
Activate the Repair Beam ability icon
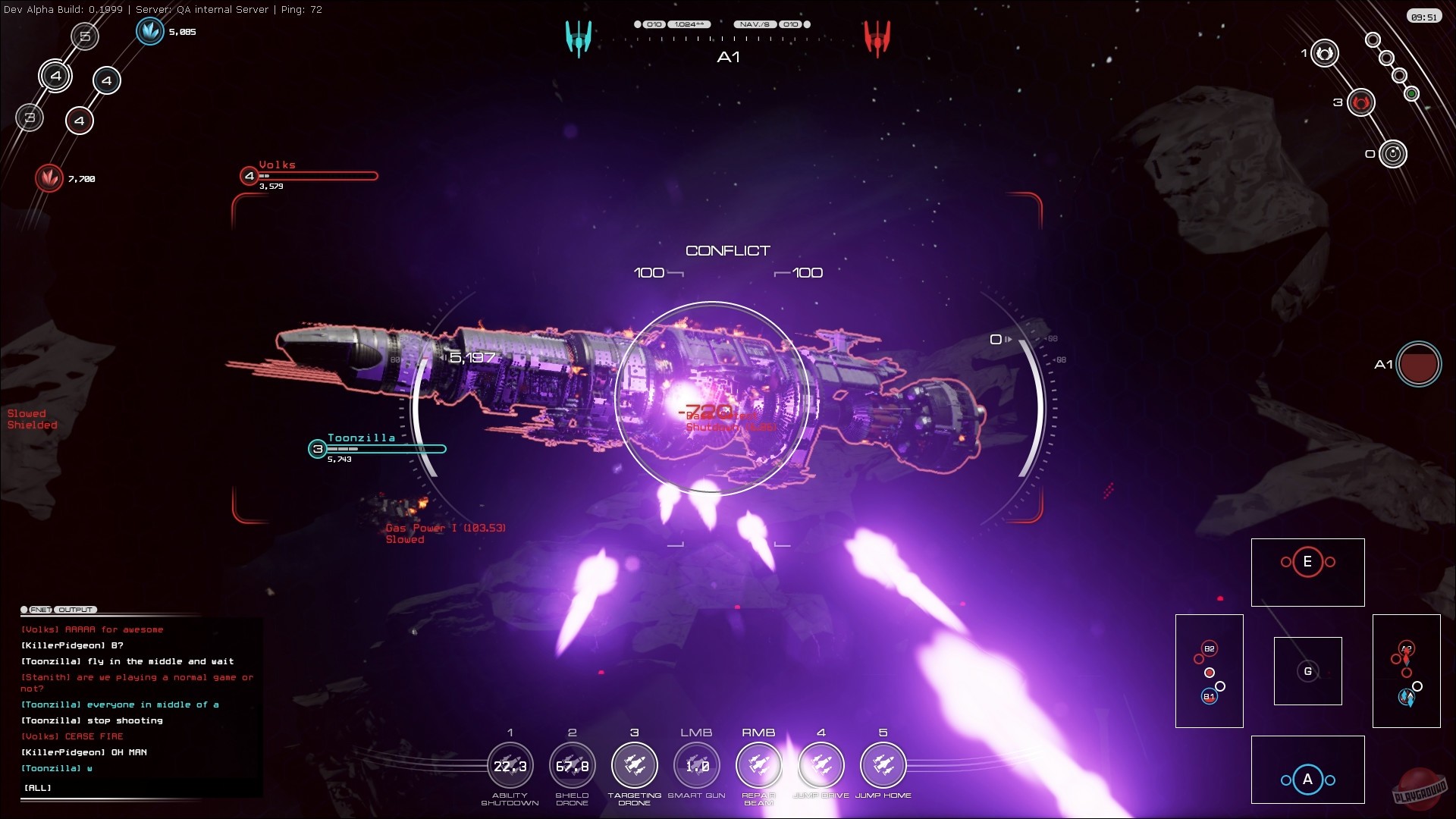(759, 765)
